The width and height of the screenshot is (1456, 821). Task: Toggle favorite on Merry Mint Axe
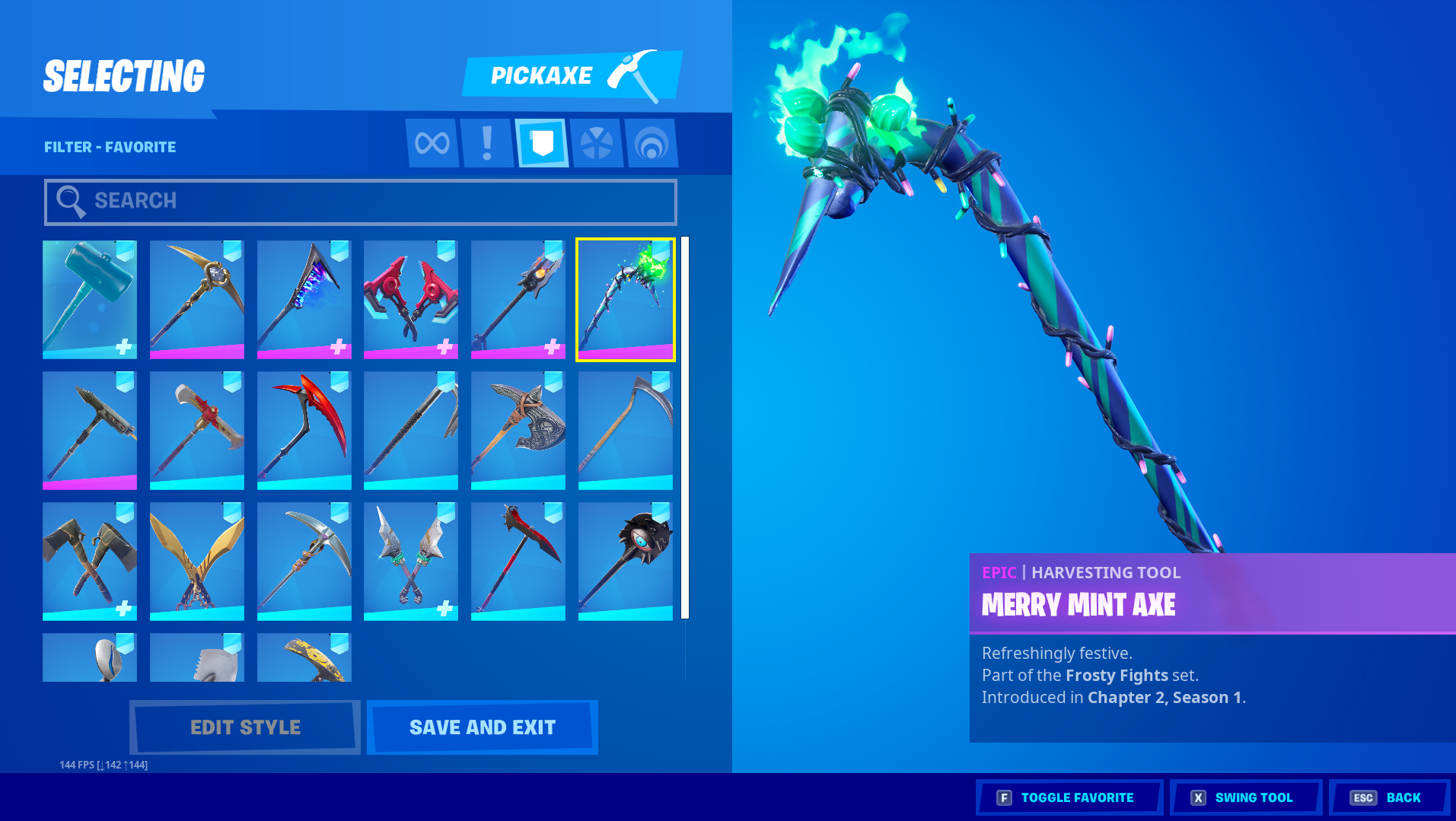point(1068,797)
